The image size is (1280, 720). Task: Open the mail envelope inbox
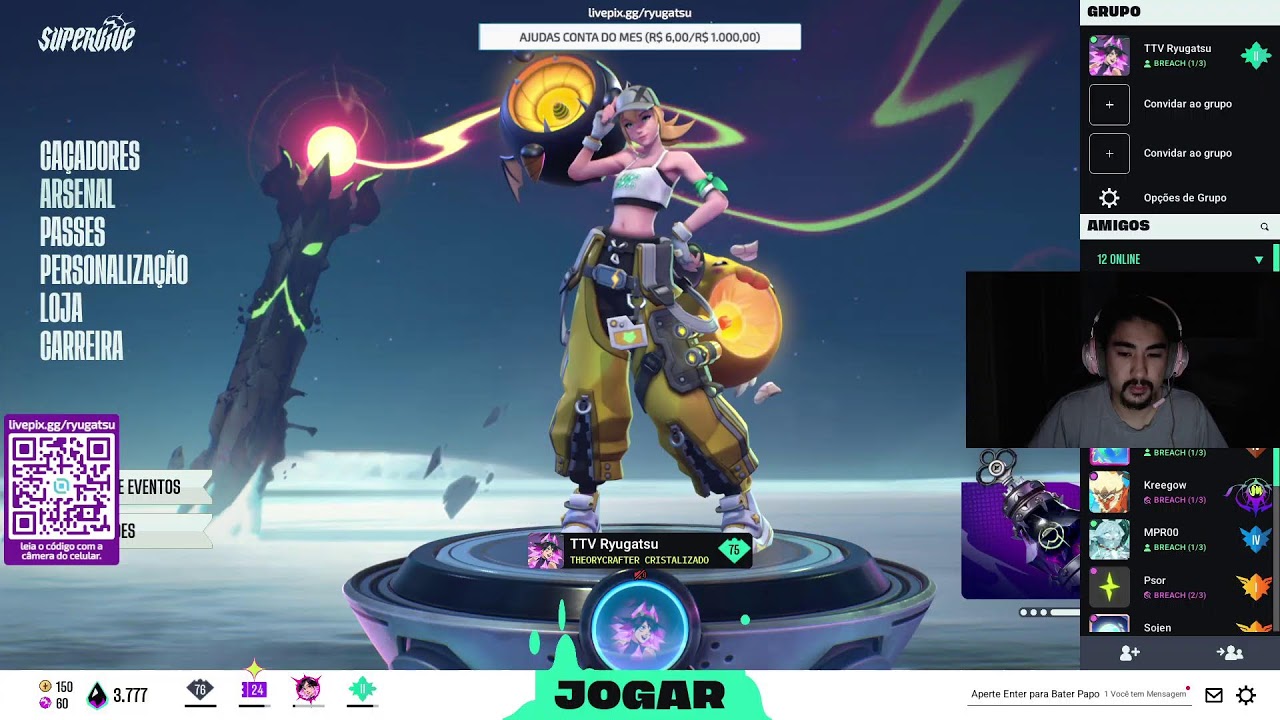1213,695
